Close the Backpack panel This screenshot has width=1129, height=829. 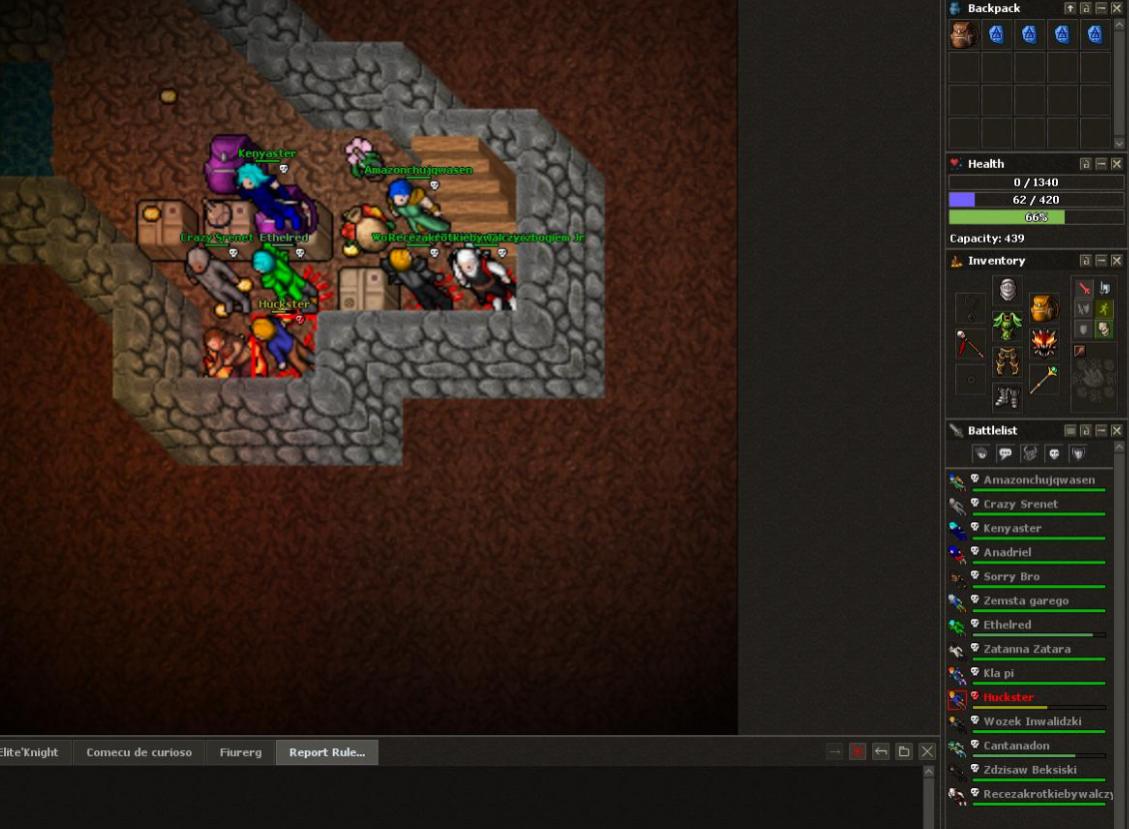(1117, 8)
